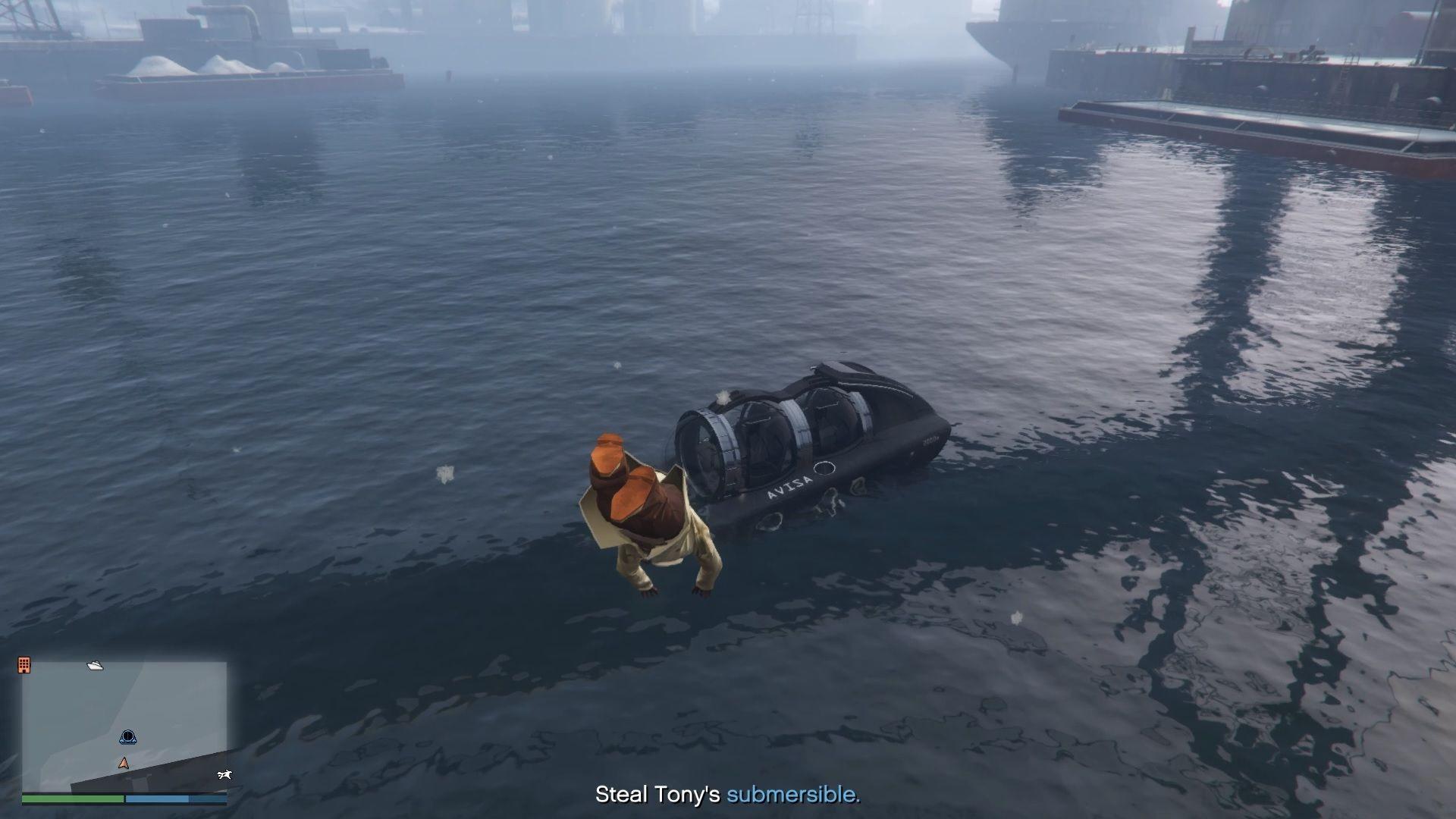Click the white yacht marker on the minimap
Image resolution: width=1456 pixels, height=819 pixels.
95,665
